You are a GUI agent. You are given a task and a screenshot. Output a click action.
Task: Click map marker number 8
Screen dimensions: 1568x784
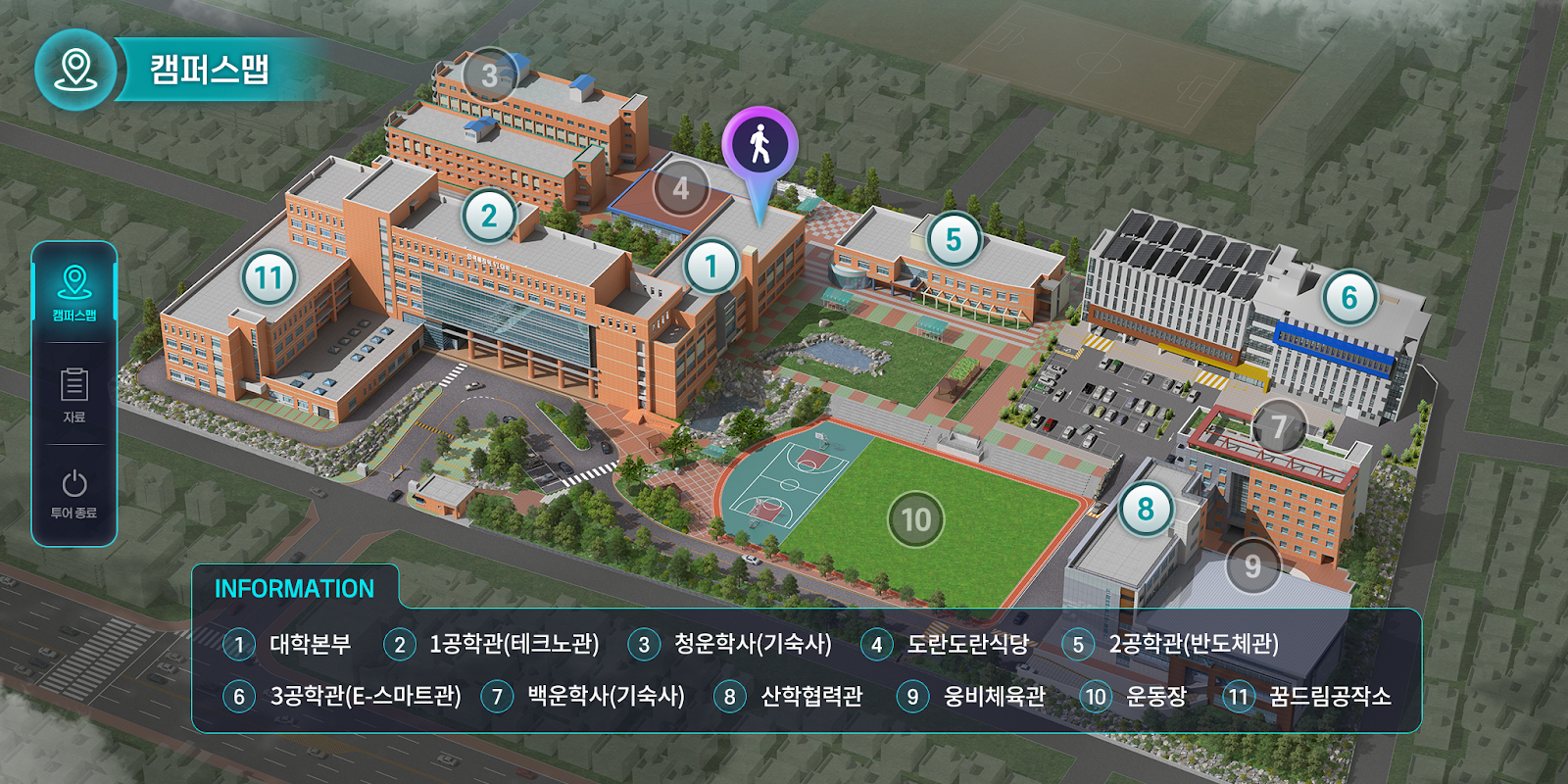click(x=1146, y=509)
